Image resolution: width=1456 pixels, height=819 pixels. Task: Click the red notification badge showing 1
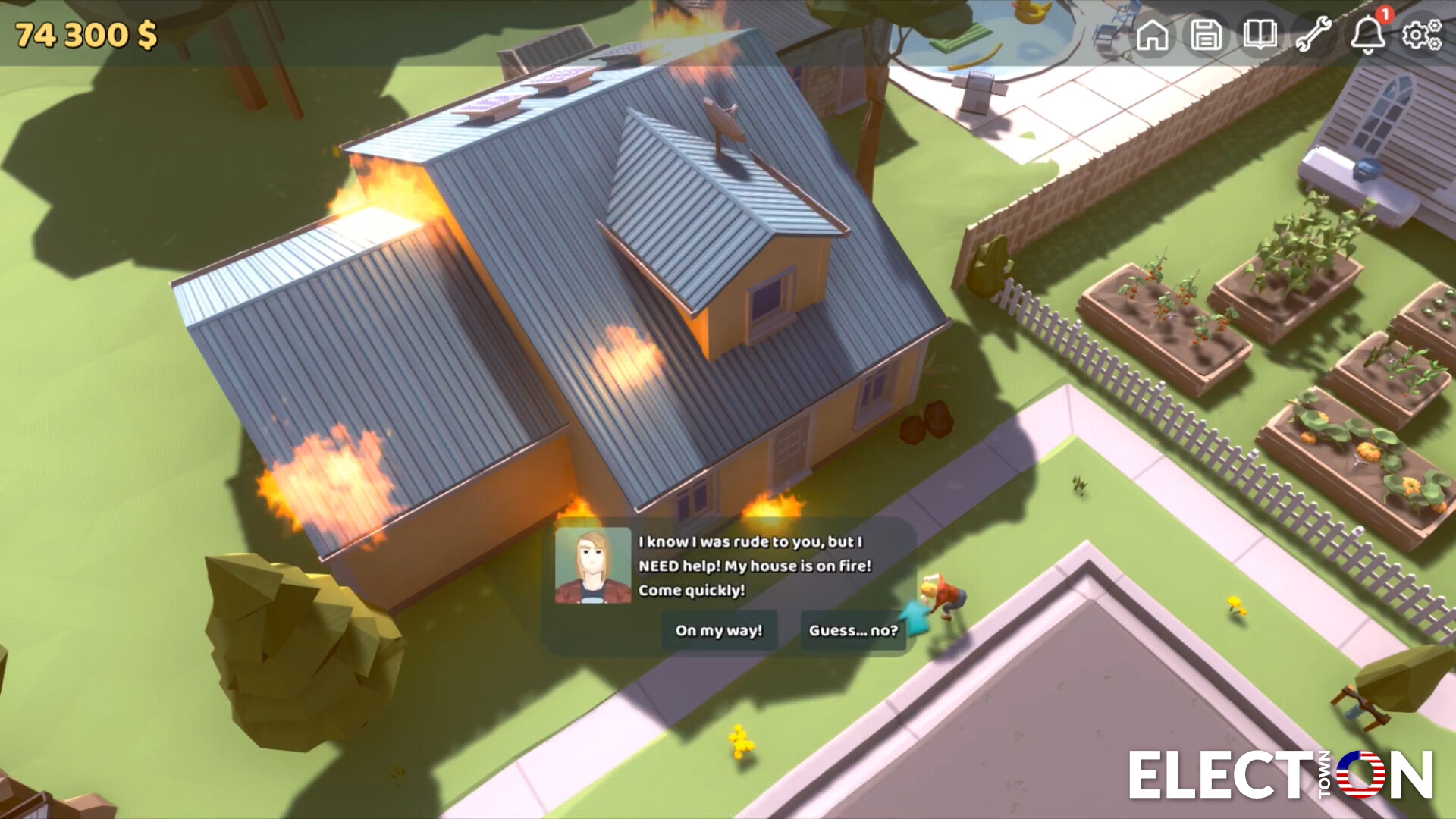[x=1385, y=14]
